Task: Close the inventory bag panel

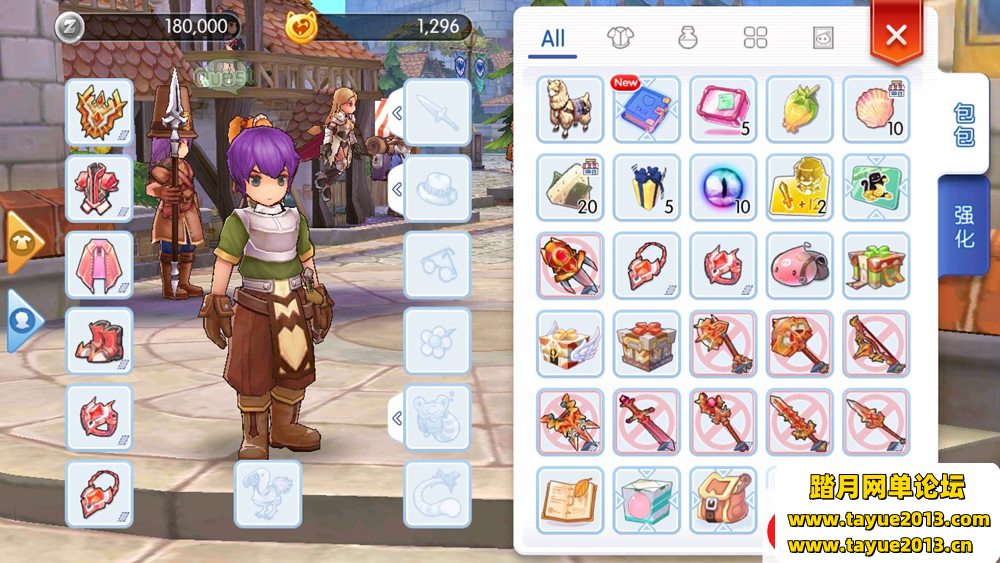Action: coord(896,35)
